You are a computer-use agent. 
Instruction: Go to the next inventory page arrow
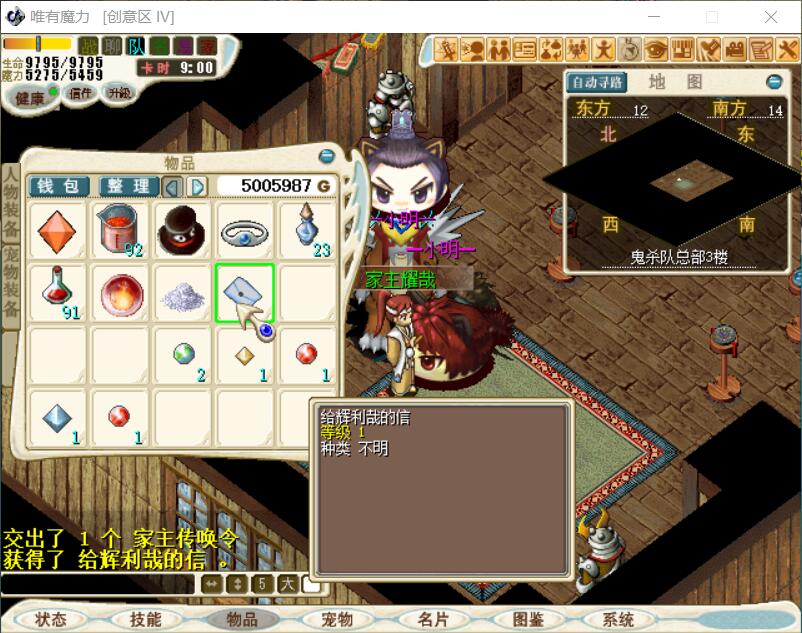coord(198,186)
